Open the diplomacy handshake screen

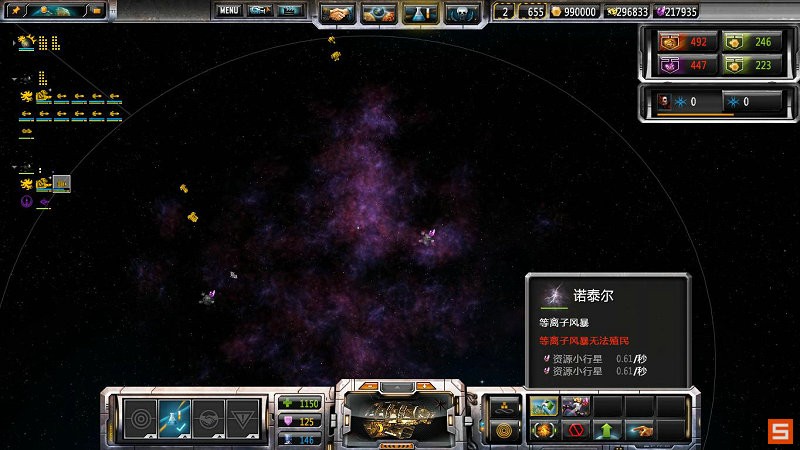tap(338, 14)
